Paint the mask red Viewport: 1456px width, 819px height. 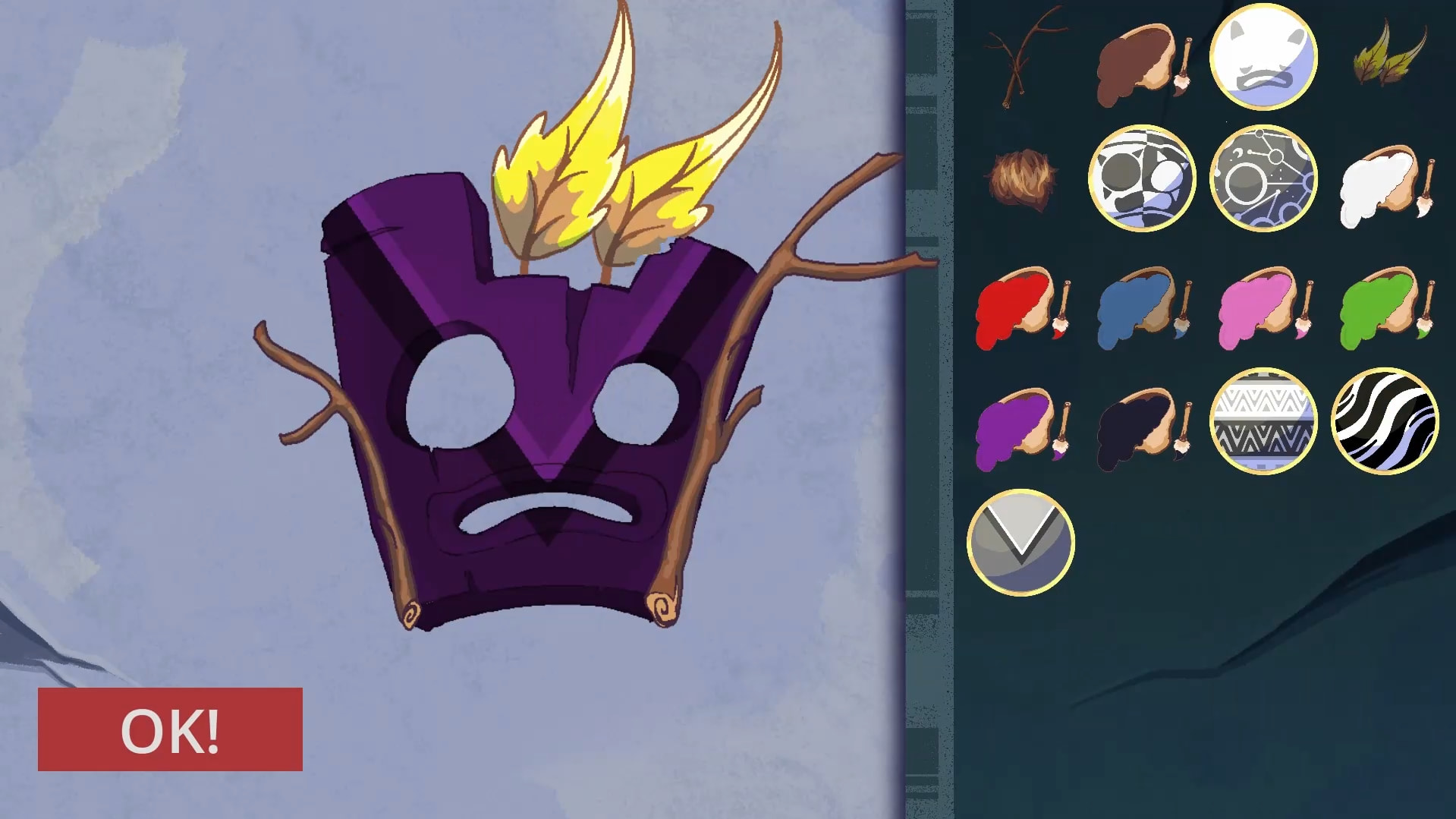[x=1021, y=307]
